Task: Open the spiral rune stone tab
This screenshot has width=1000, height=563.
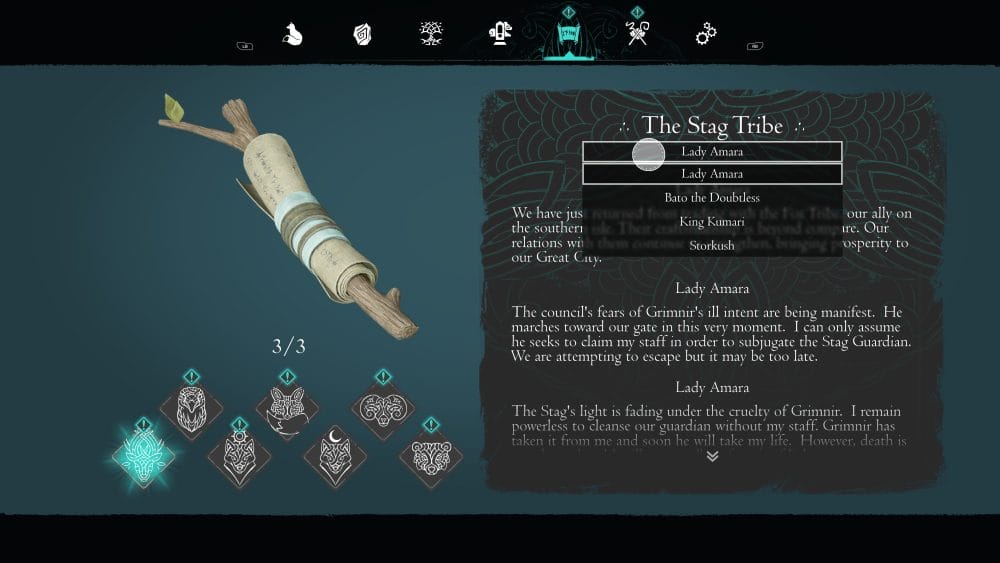Action: coord(362,35)
